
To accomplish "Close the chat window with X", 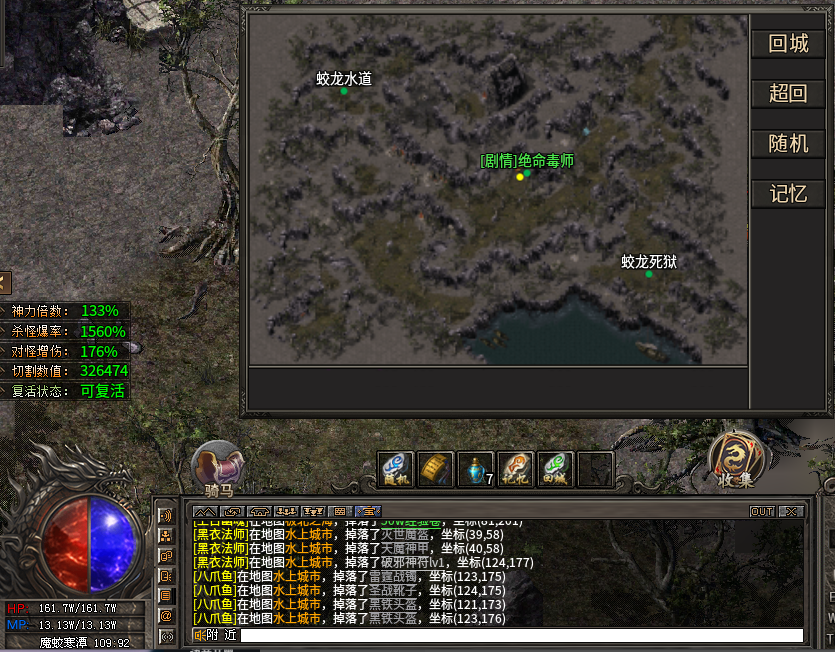I will pos(791,511).
